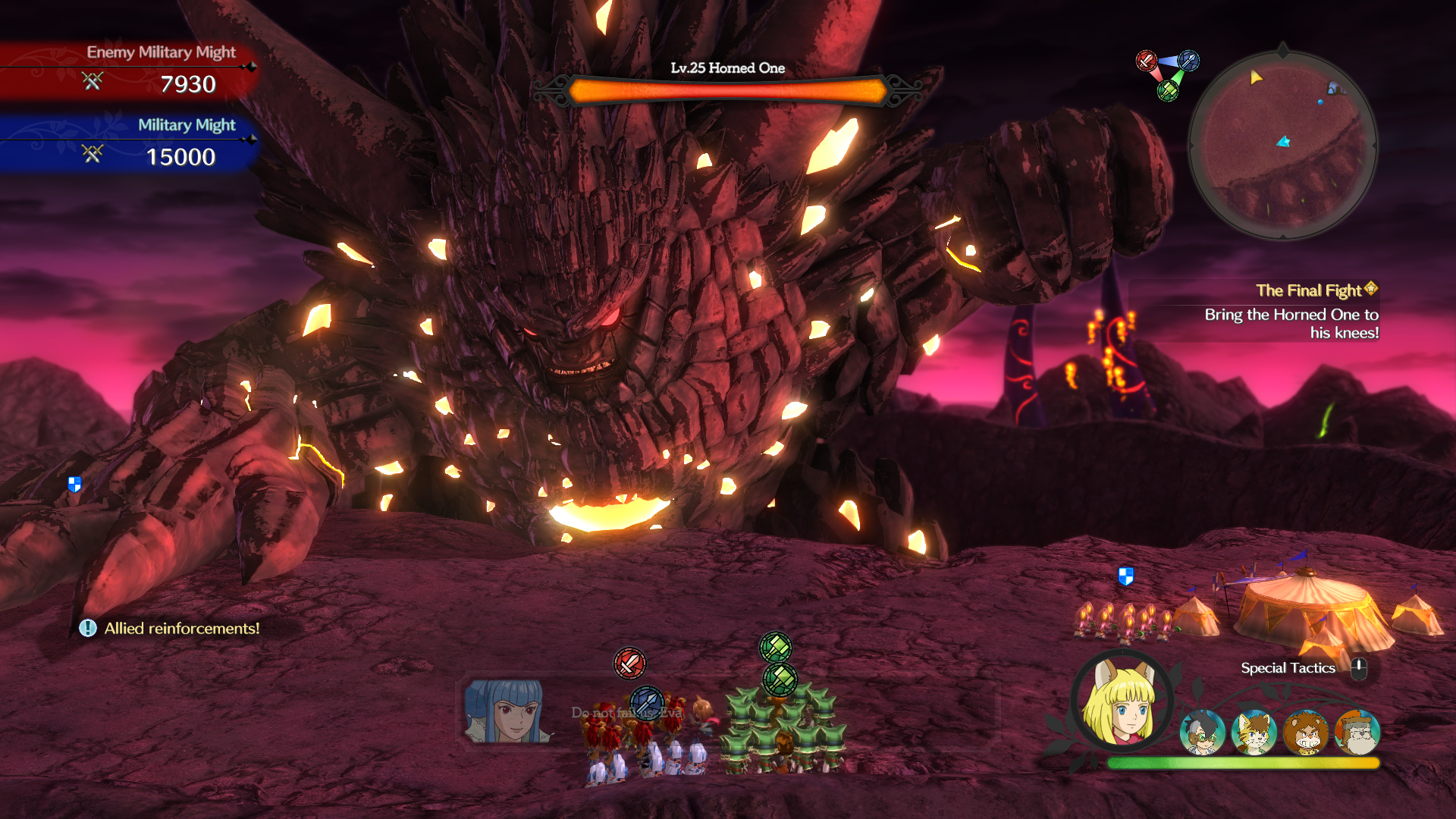Open the circular minimap
The image size is (1456, 819).
click(1282, 144)
